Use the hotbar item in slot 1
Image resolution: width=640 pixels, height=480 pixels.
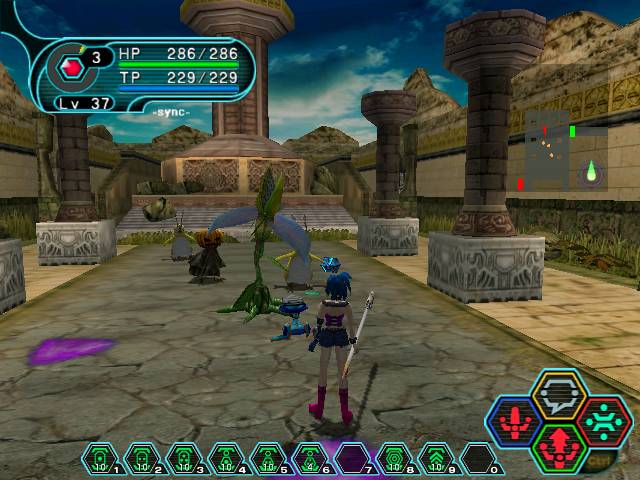point(100,458)
